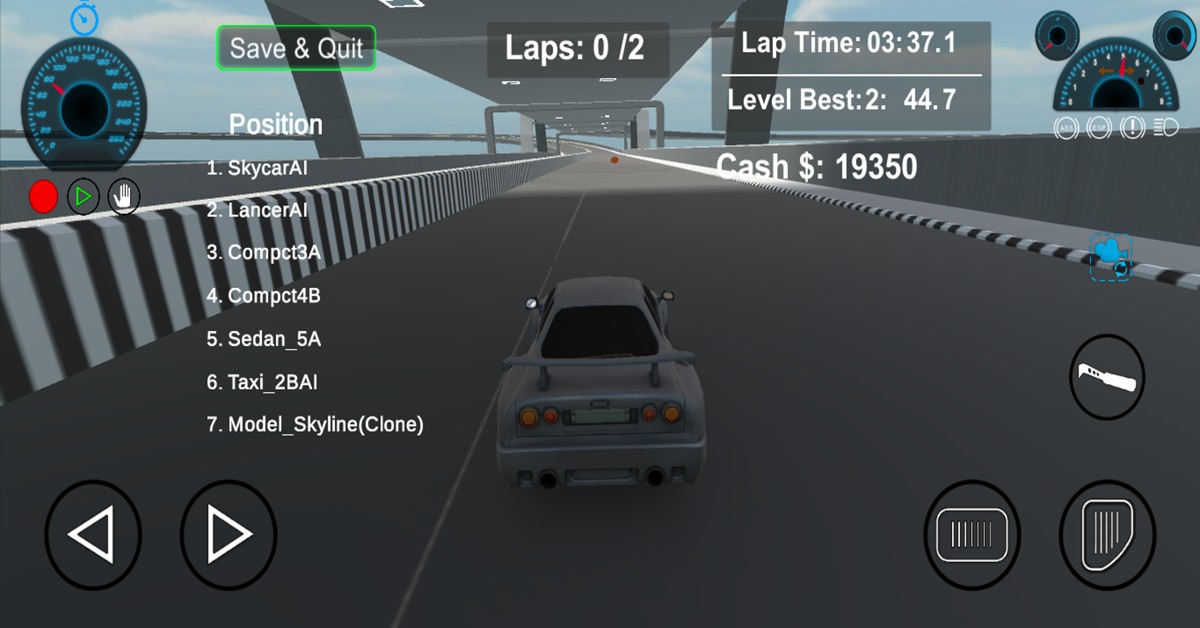Click the green play triangle button
The height and width of the screenshot is (628, 1200).
[x=84, y=197]
